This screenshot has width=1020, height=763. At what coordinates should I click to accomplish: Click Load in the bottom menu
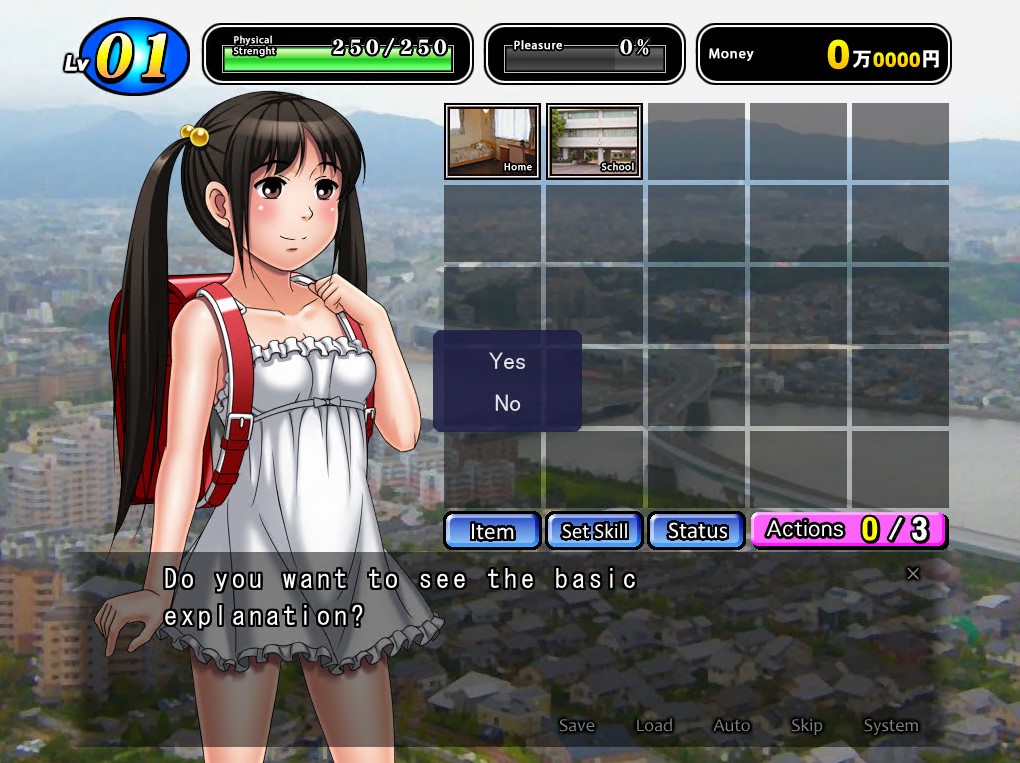pos(654,726)
